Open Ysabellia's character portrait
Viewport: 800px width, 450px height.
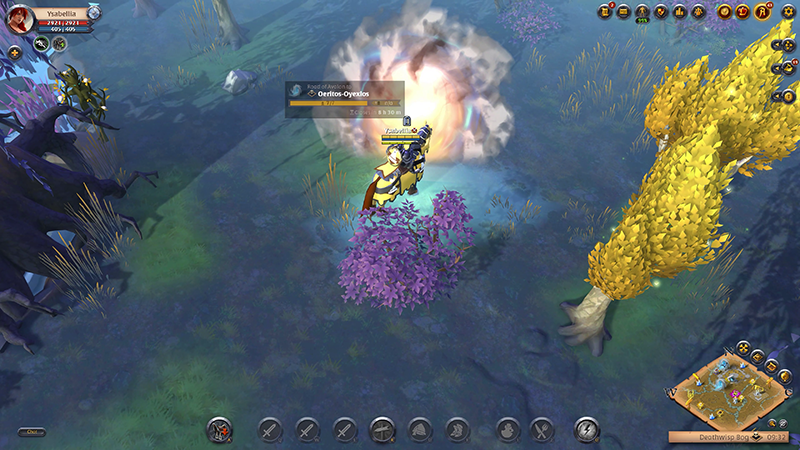coord(19,17)
